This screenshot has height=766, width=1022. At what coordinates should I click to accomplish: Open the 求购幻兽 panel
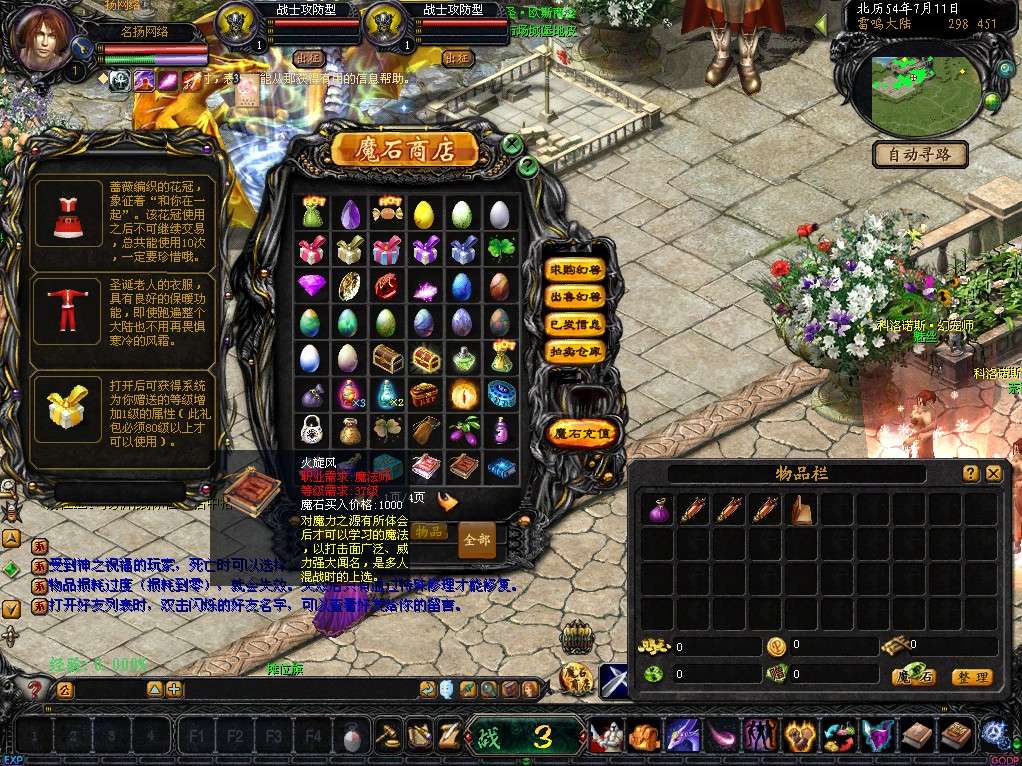[x=575, y=270]
